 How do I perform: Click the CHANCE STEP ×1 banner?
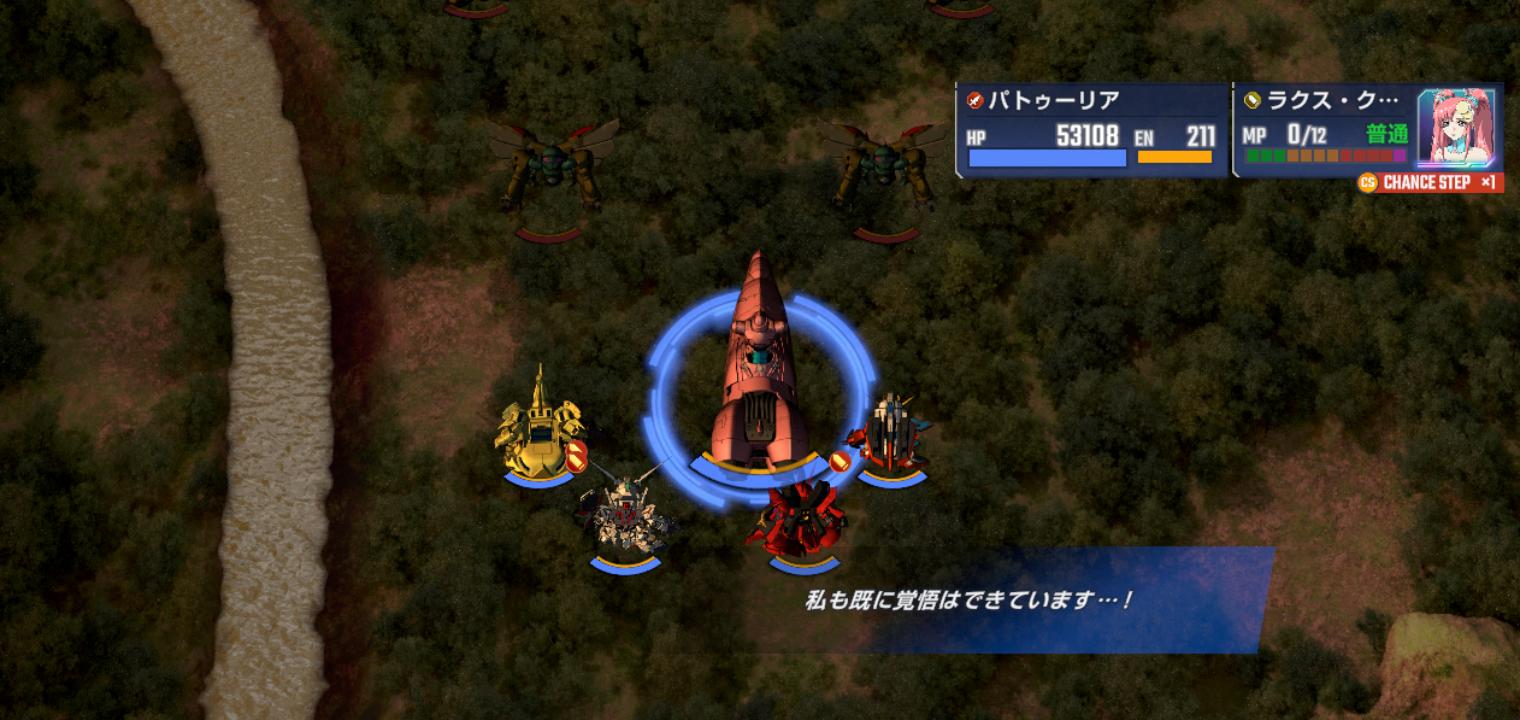1430,183
